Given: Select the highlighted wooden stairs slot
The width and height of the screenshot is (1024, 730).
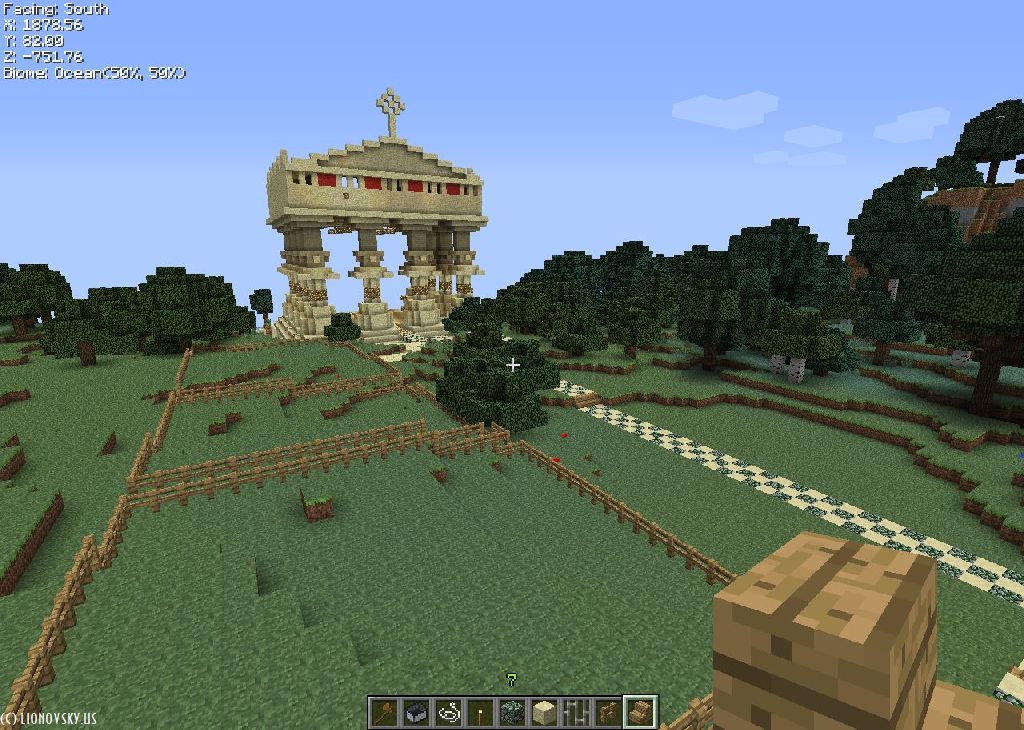Looking at the screenshot, I should pyautogui.click(x=640, y=712).
